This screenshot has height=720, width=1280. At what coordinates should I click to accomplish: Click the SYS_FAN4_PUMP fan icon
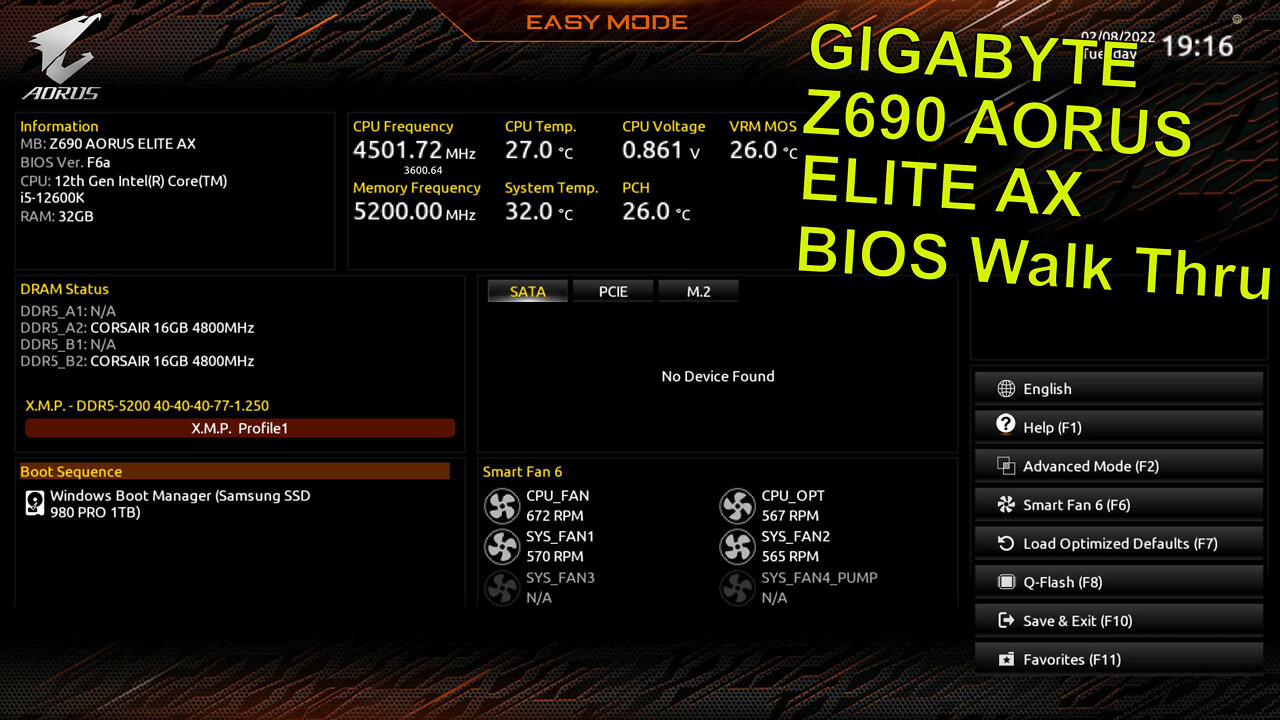coord(738,588)
